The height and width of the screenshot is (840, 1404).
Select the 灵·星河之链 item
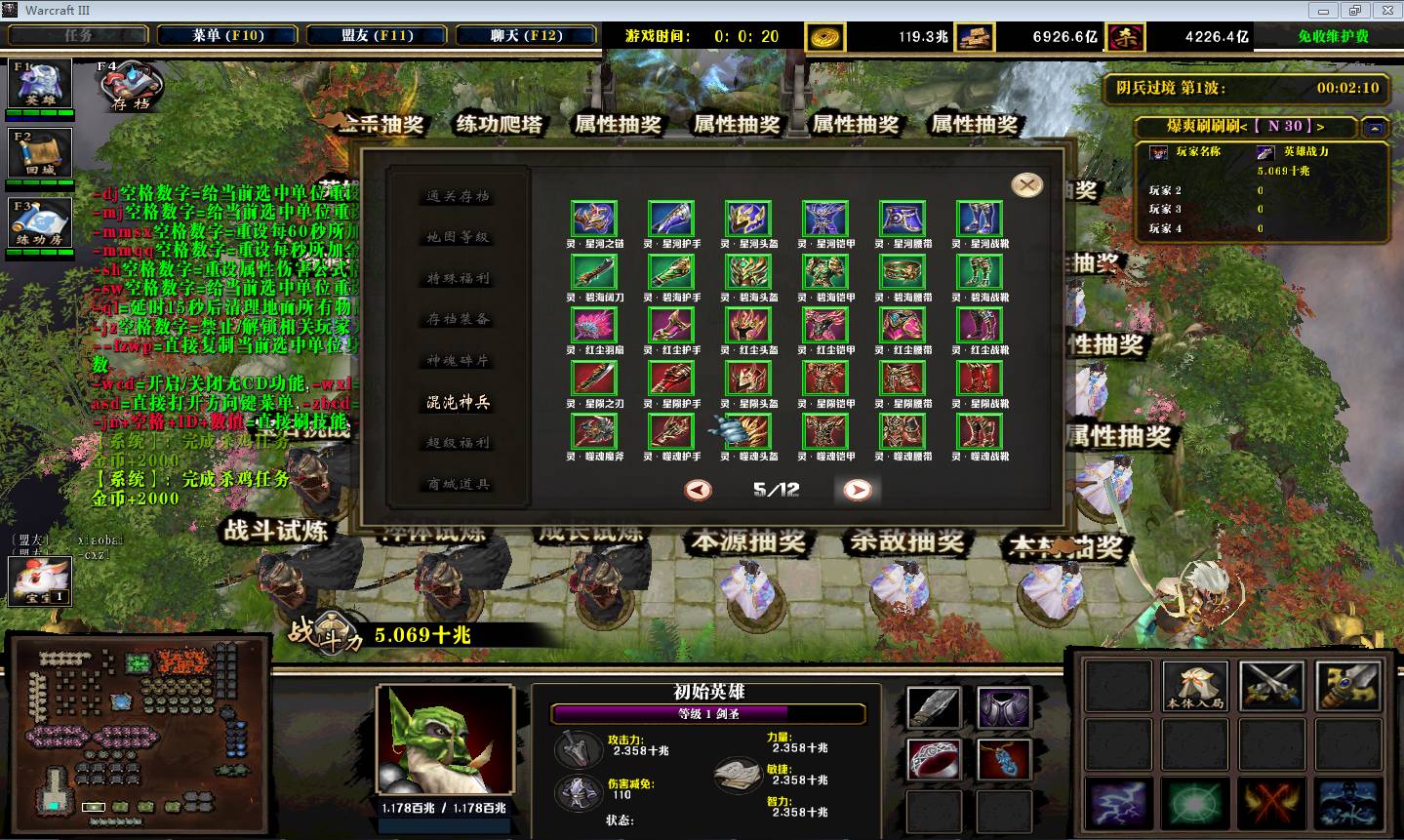tap(594, 220)
